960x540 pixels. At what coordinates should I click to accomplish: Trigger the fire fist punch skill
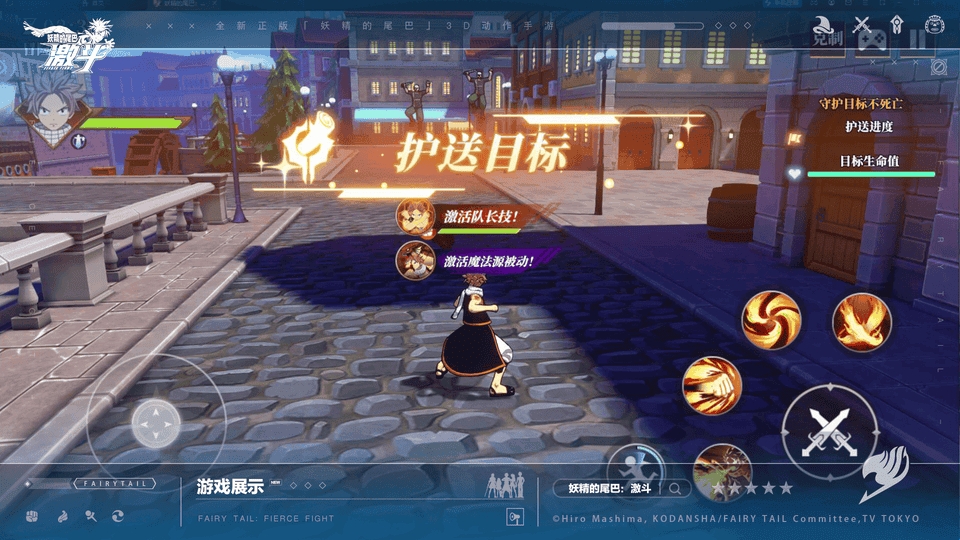point(712,384)
